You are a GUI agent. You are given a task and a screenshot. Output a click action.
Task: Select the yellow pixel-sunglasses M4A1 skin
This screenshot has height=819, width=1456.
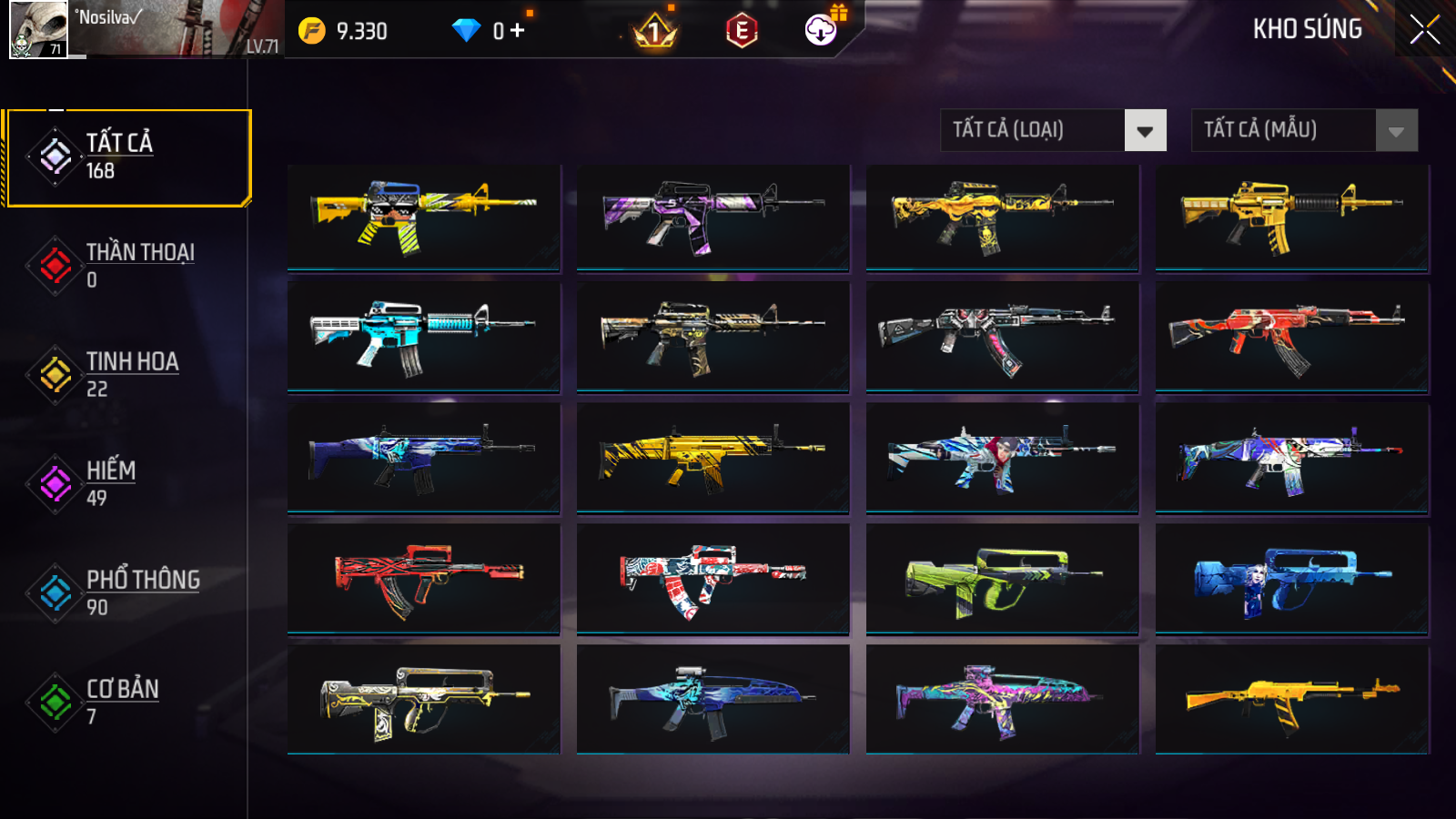(x=423, y=217)
